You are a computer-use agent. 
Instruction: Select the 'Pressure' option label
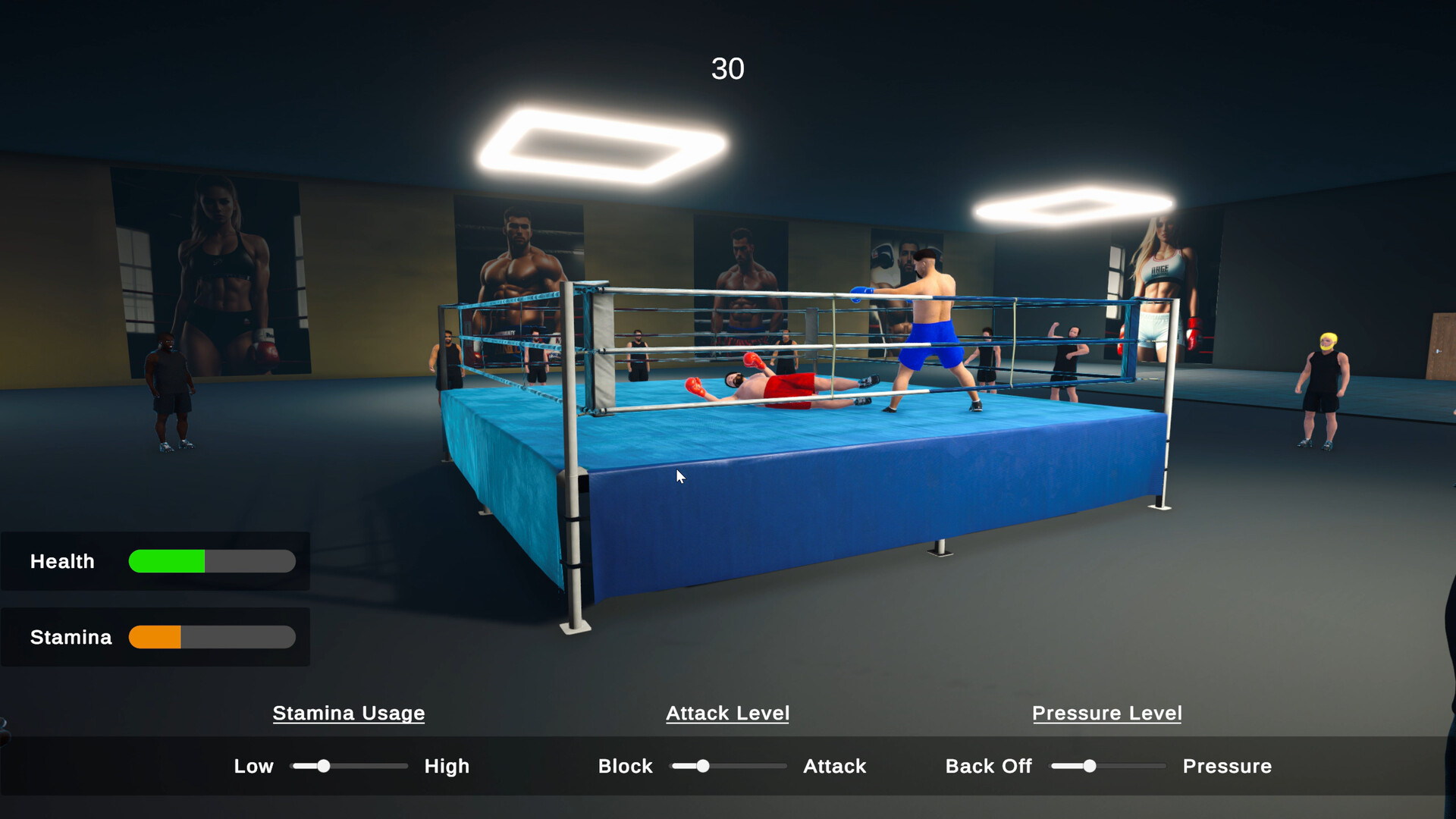(1227, 766)
